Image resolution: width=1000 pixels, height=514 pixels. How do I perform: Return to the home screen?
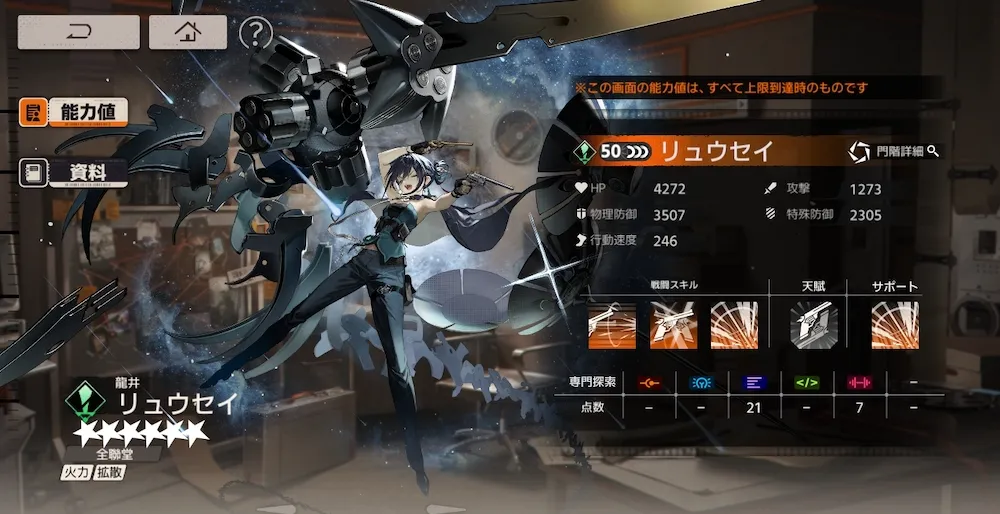click(187, 32)
